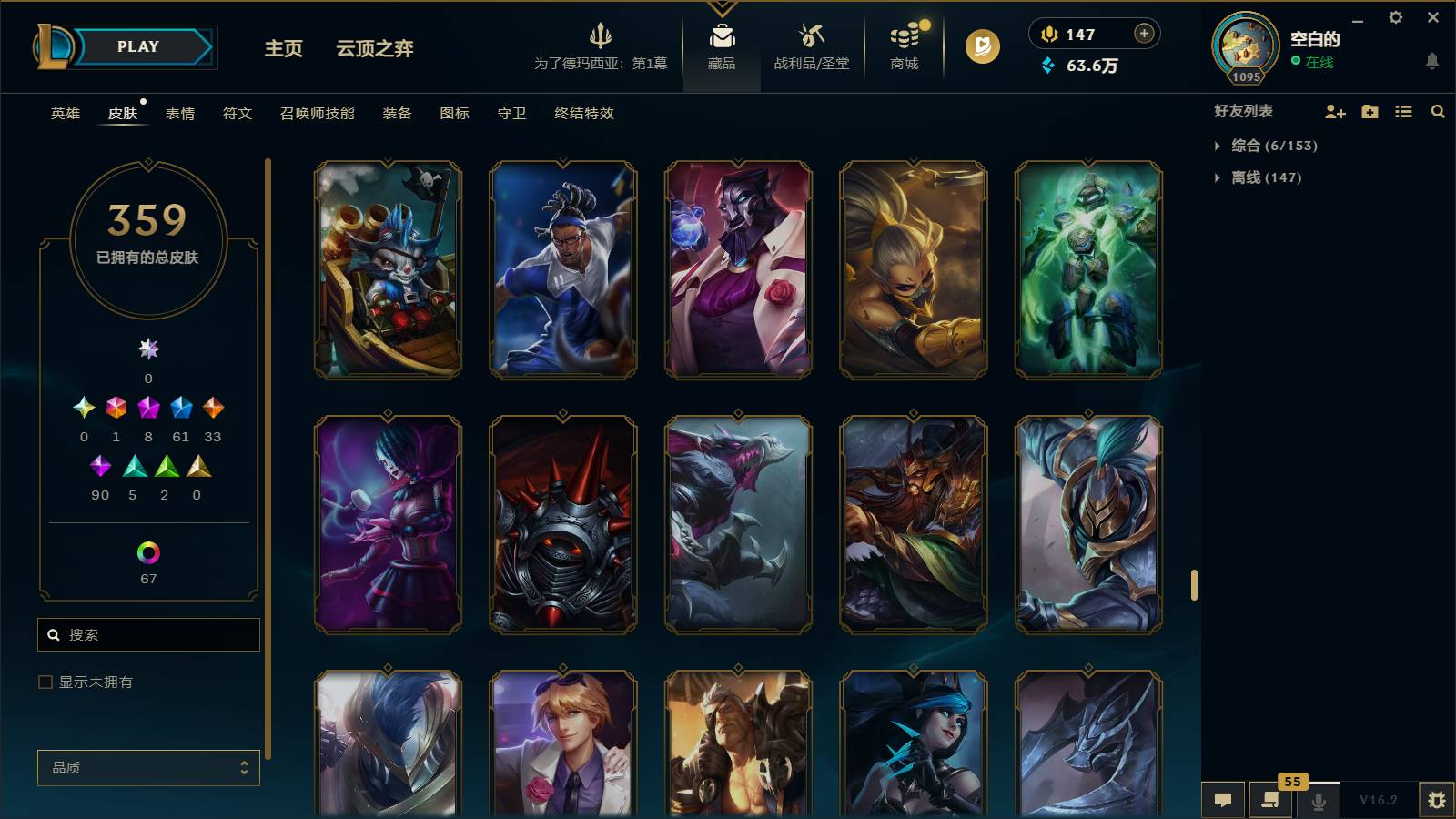The height and width of the screenshot is (819, 1456).
Task: Open the friend list search icon
Action: pyautogui.click(x=1438, y=111)
